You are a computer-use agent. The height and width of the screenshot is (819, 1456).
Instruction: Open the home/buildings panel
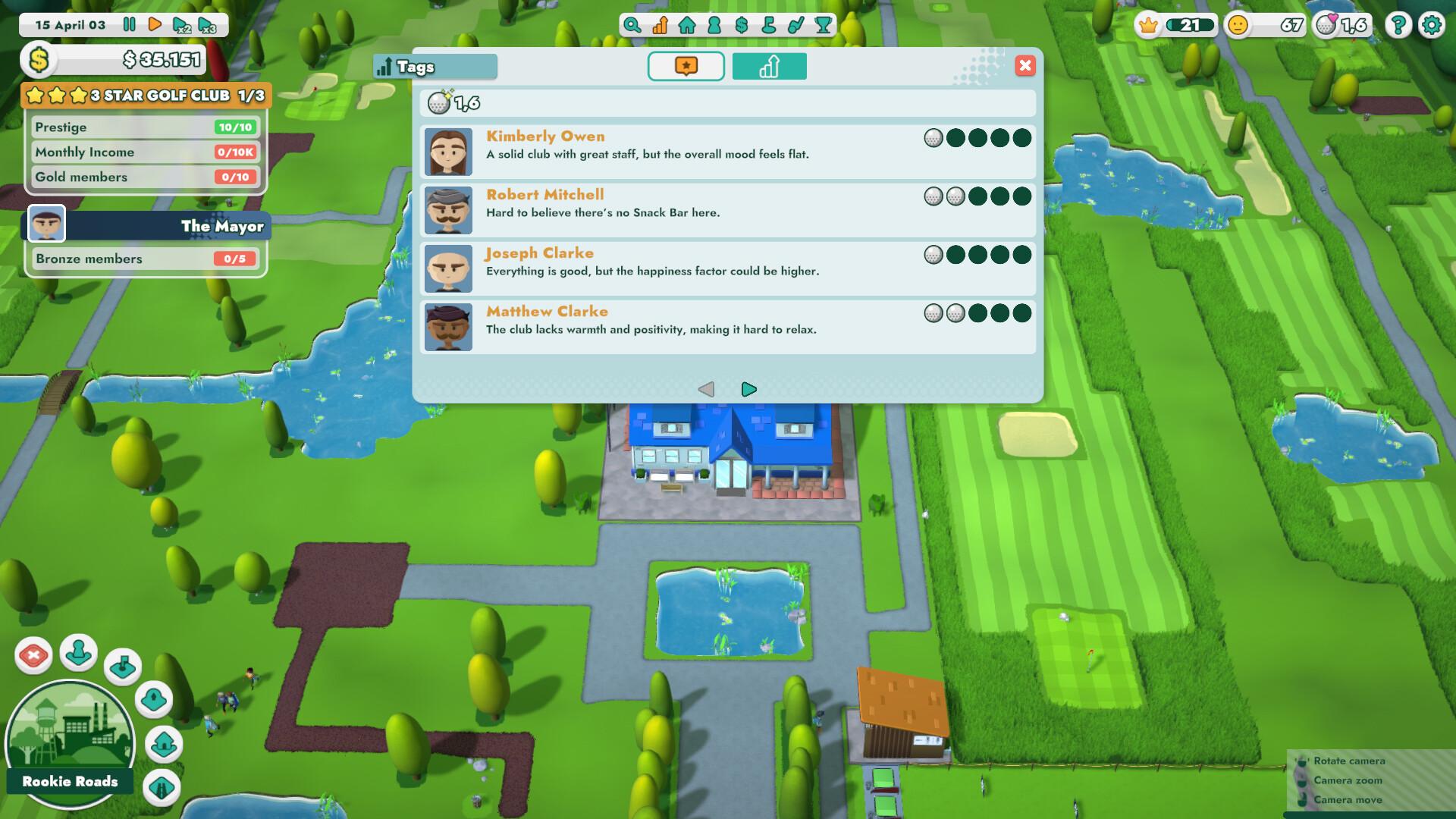[x=687, y=25]
